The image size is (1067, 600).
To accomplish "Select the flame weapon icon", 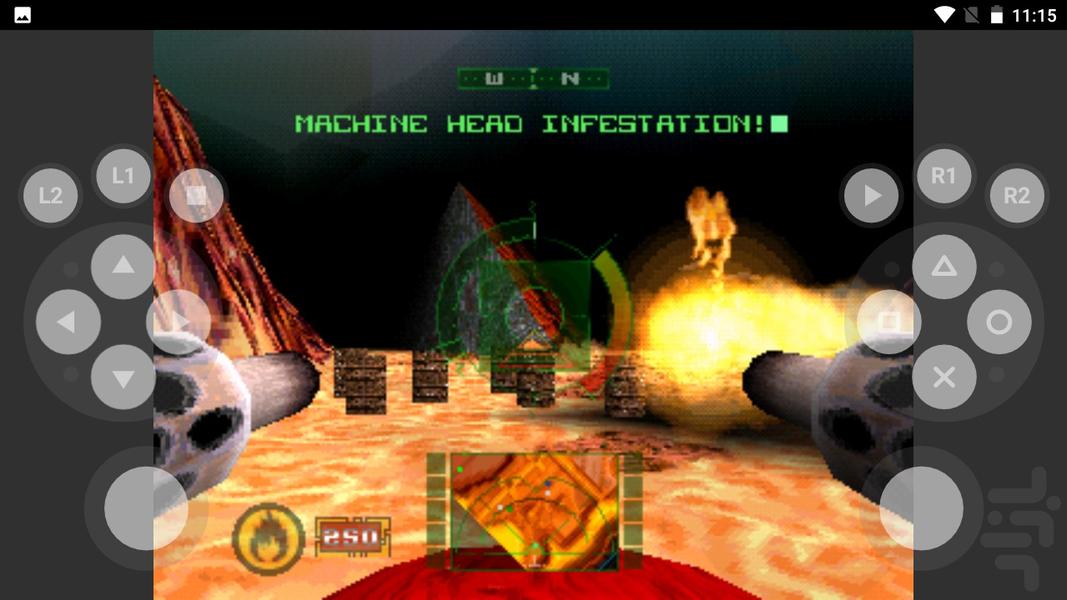I will point(268,537).
